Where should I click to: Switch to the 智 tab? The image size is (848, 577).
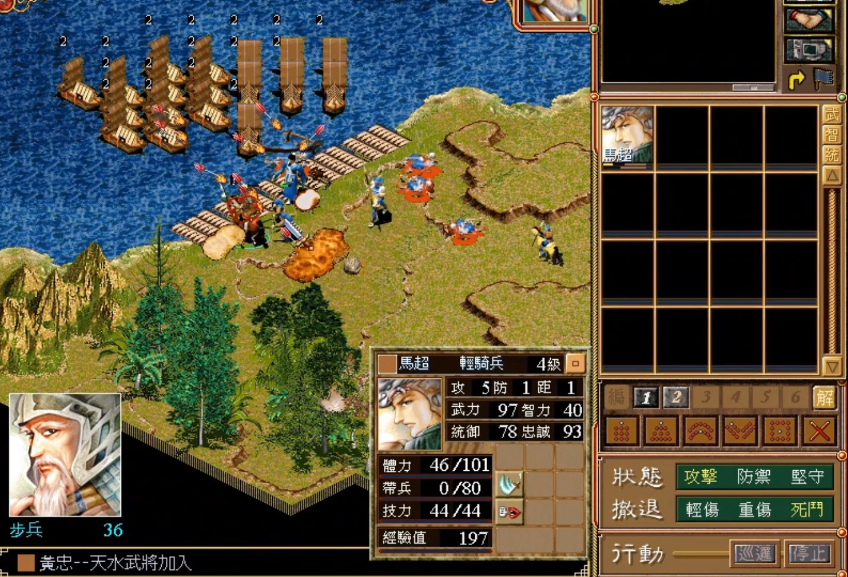tap(831, 134)
